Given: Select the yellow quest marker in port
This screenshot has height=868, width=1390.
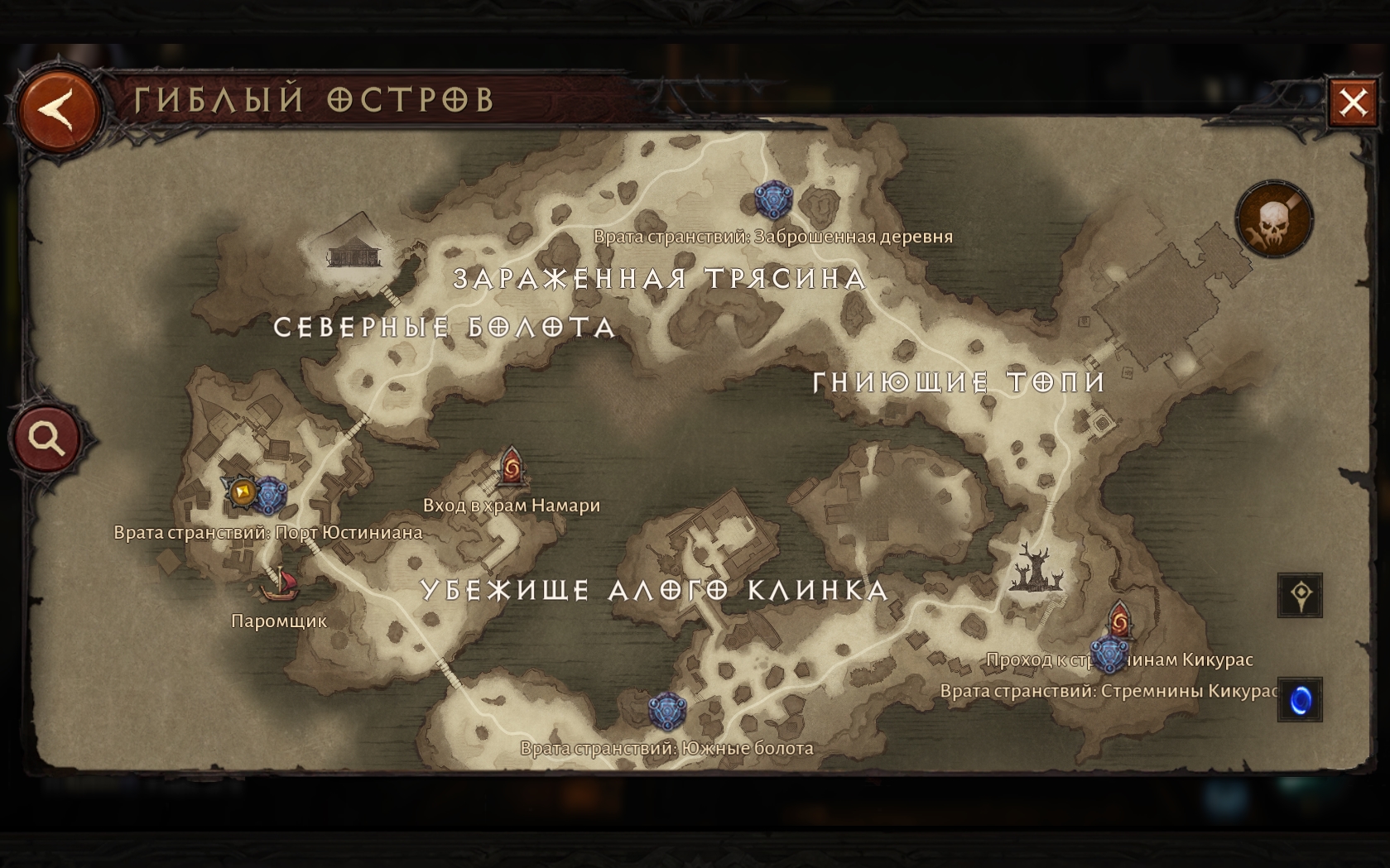Looking at the screenshot, I should 242,492.
